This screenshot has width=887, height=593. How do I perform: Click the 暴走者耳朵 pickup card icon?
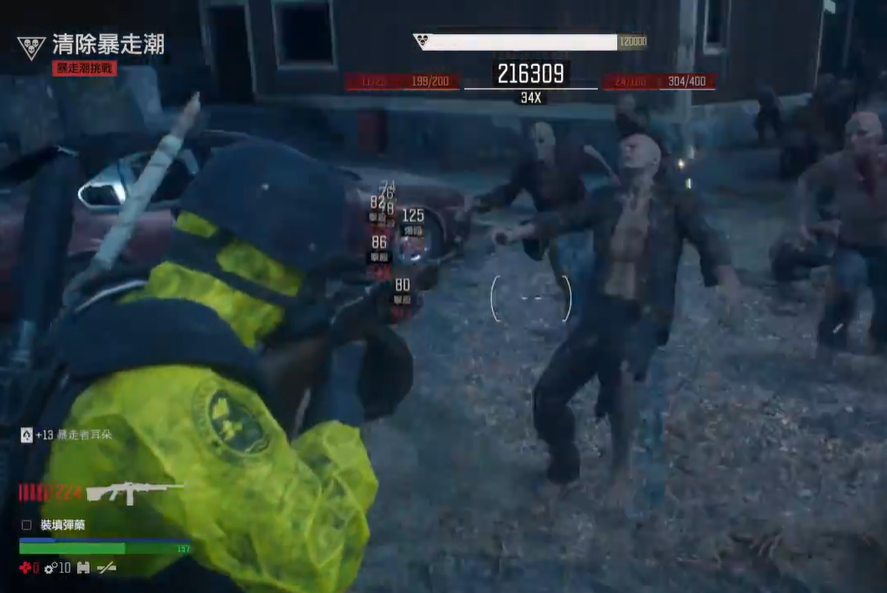[x=26, y=435]
